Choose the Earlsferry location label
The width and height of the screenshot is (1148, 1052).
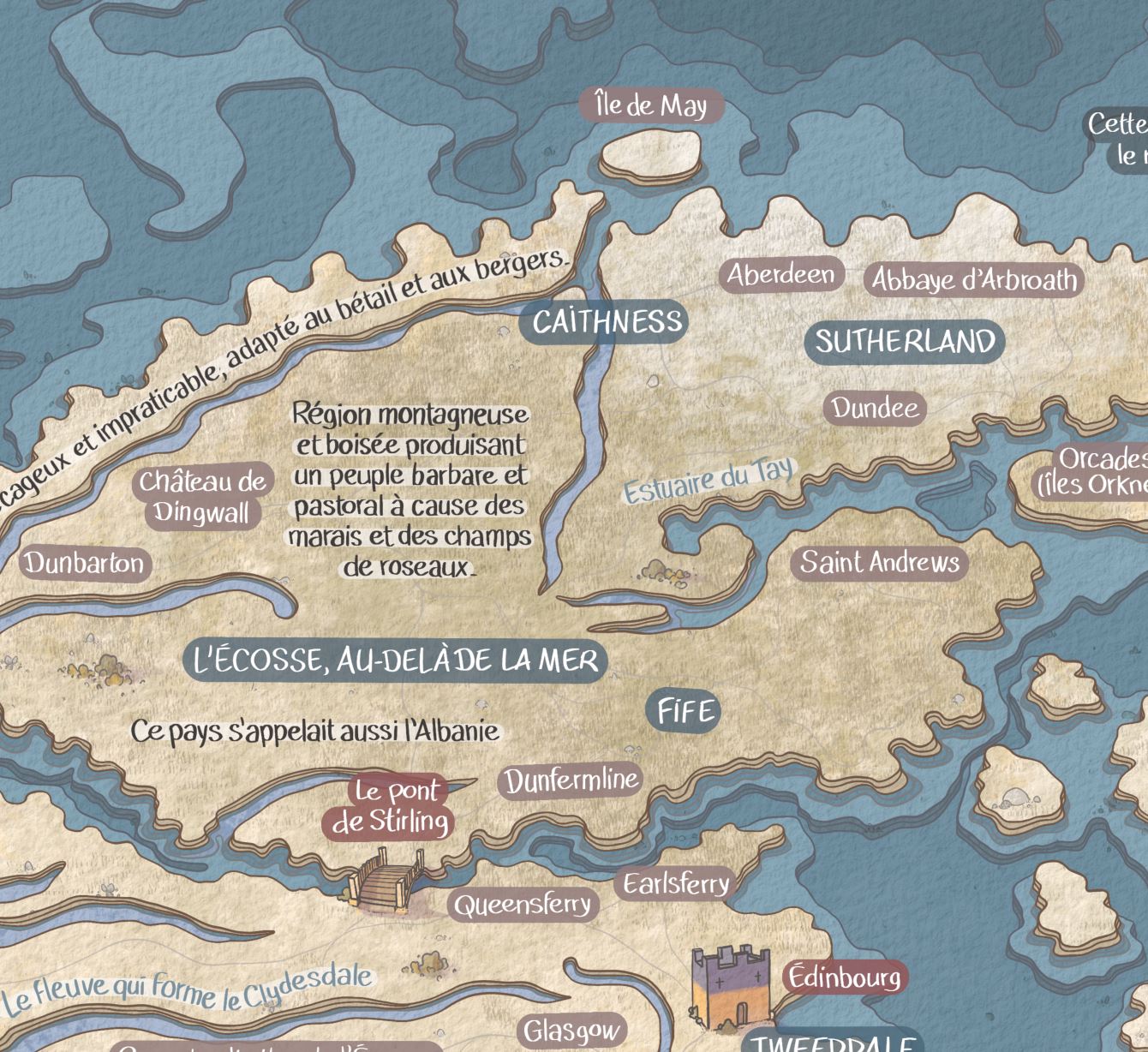(675, 884)
